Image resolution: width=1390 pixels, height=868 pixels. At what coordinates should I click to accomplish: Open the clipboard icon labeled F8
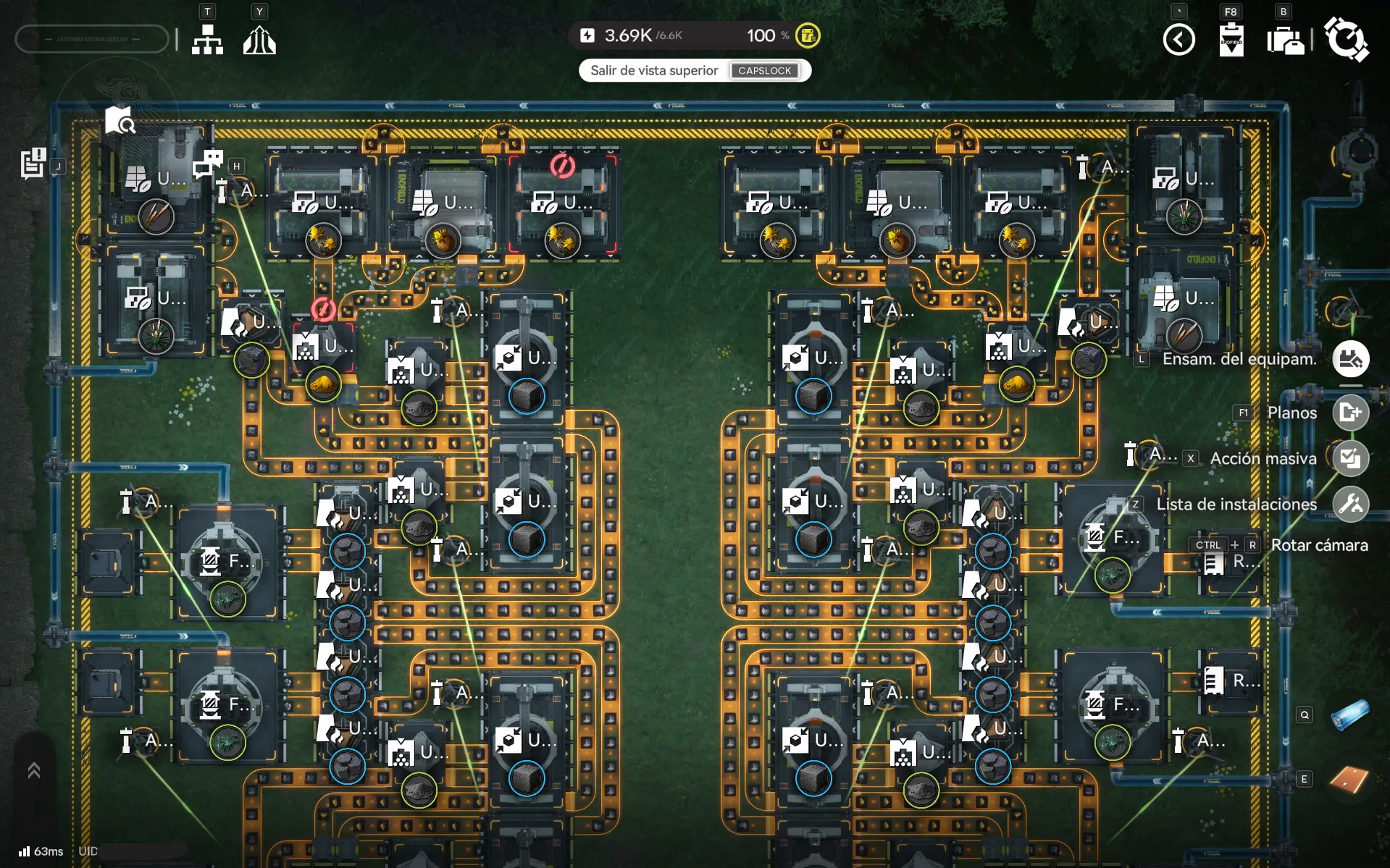(1231, 40)
